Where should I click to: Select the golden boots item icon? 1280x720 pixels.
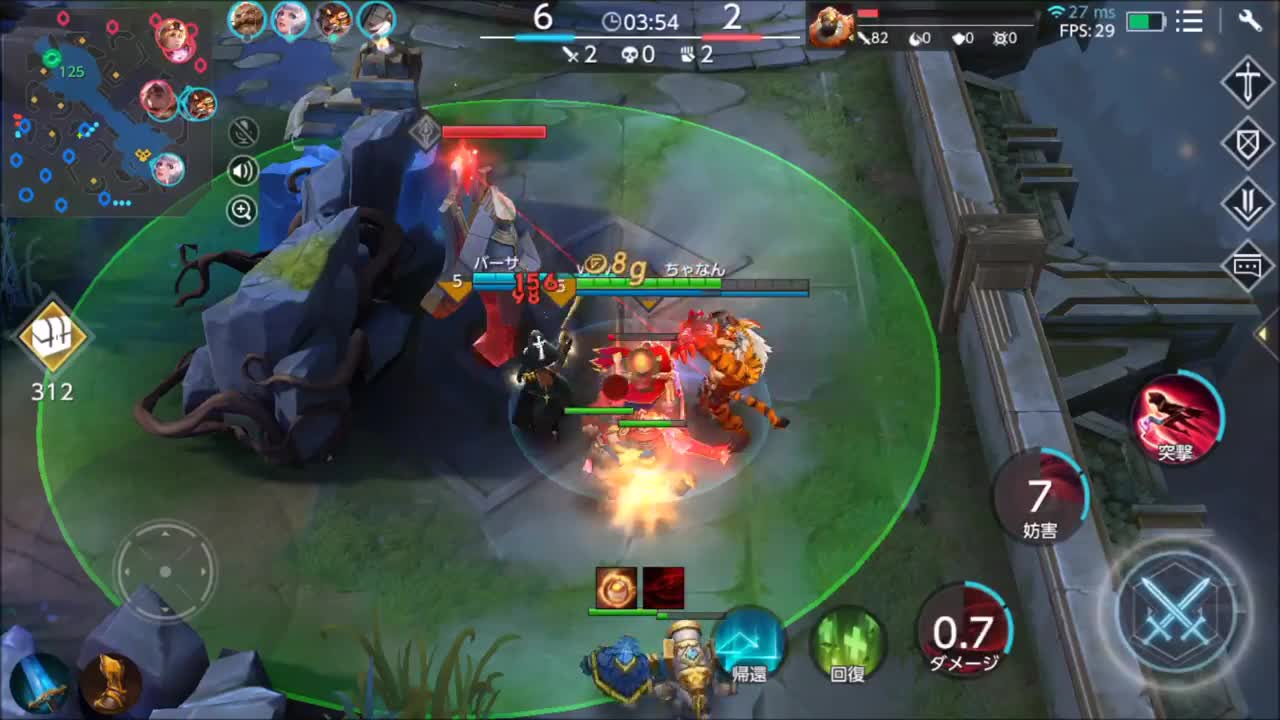110,683
